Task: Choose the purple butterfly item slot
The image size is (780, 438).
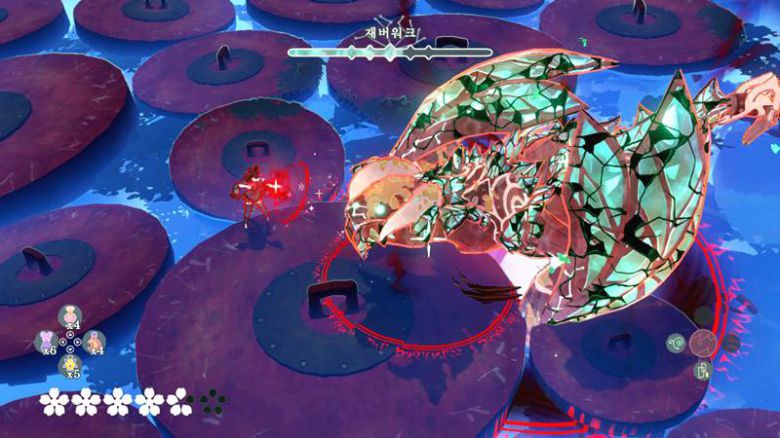Action: [47, 340]
